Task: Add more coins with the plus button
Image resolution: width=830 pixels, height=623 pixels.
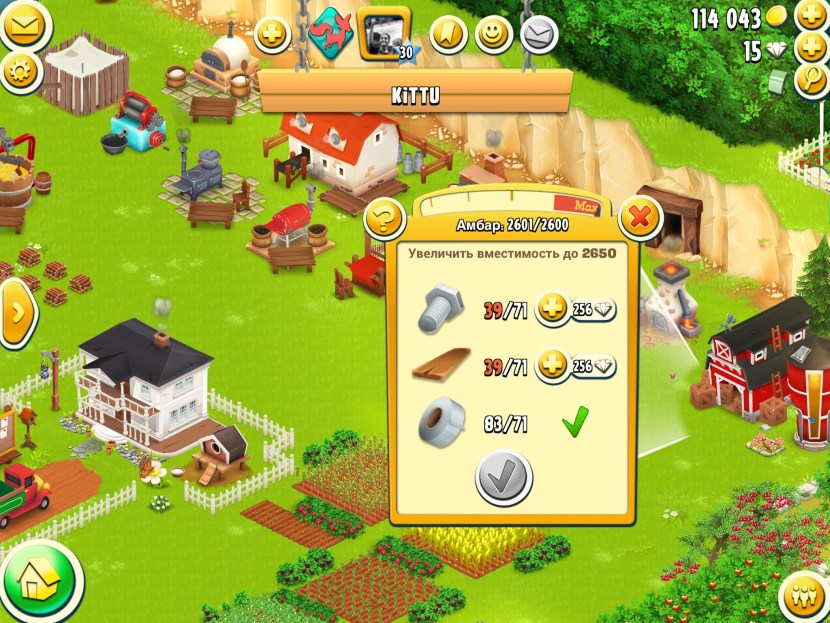Action: (811, 16)
